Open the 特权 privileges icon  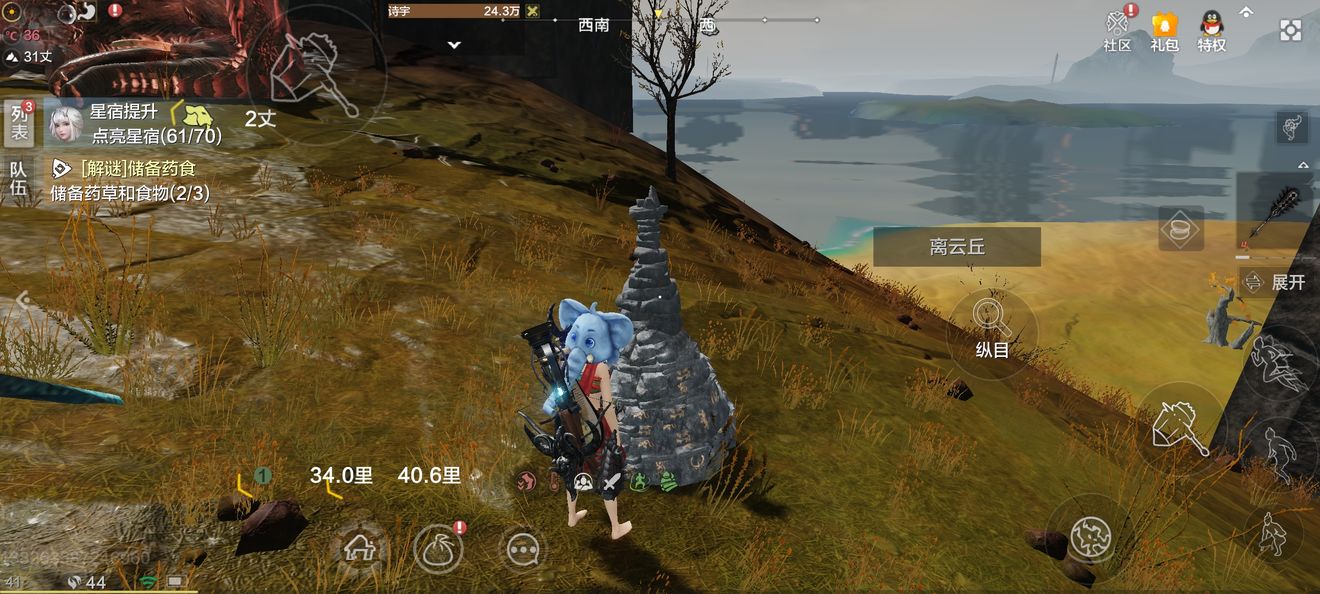[1212, 30]
